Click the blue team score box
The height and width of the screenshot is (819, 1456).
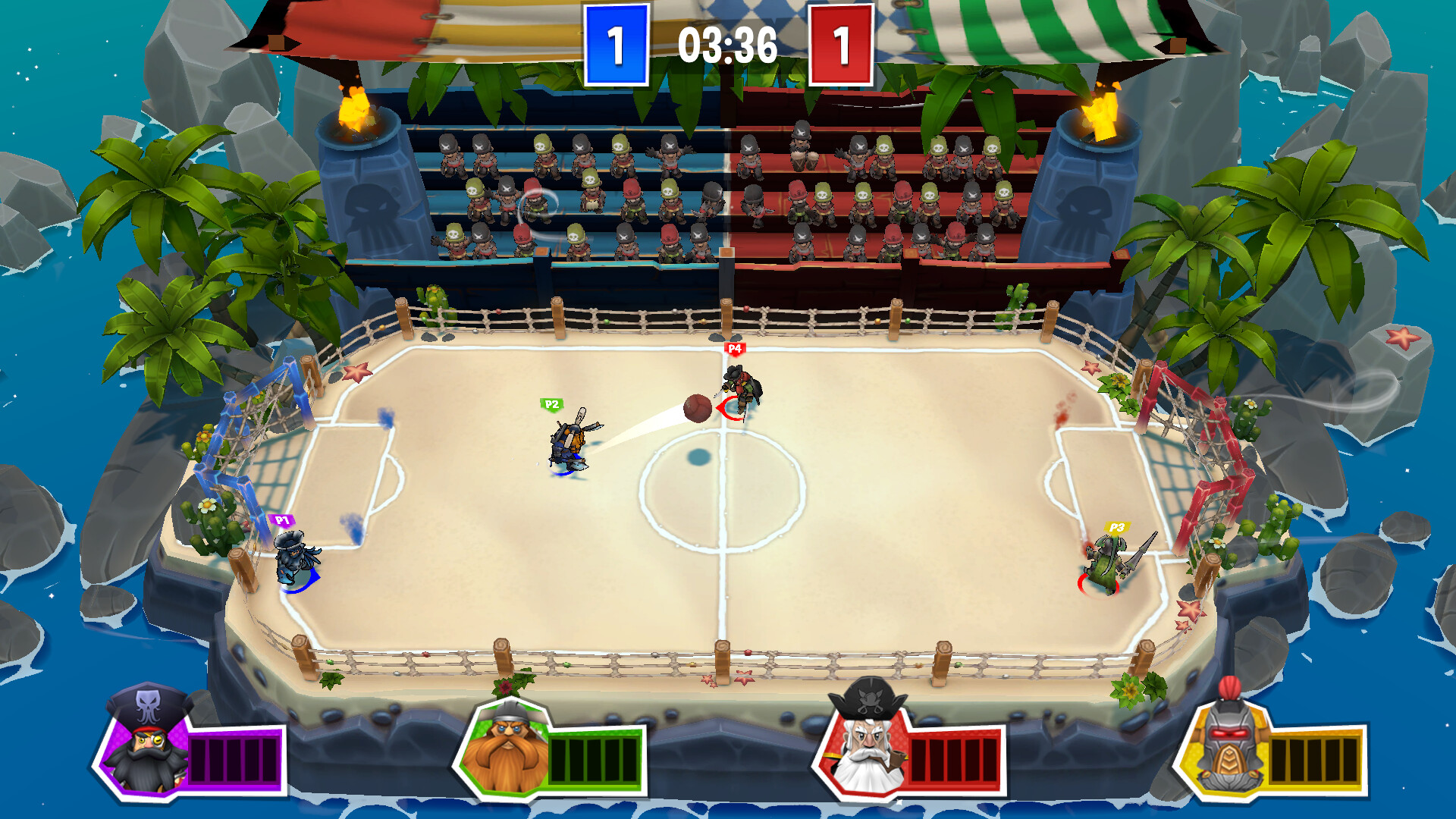(x=616, y=43)
